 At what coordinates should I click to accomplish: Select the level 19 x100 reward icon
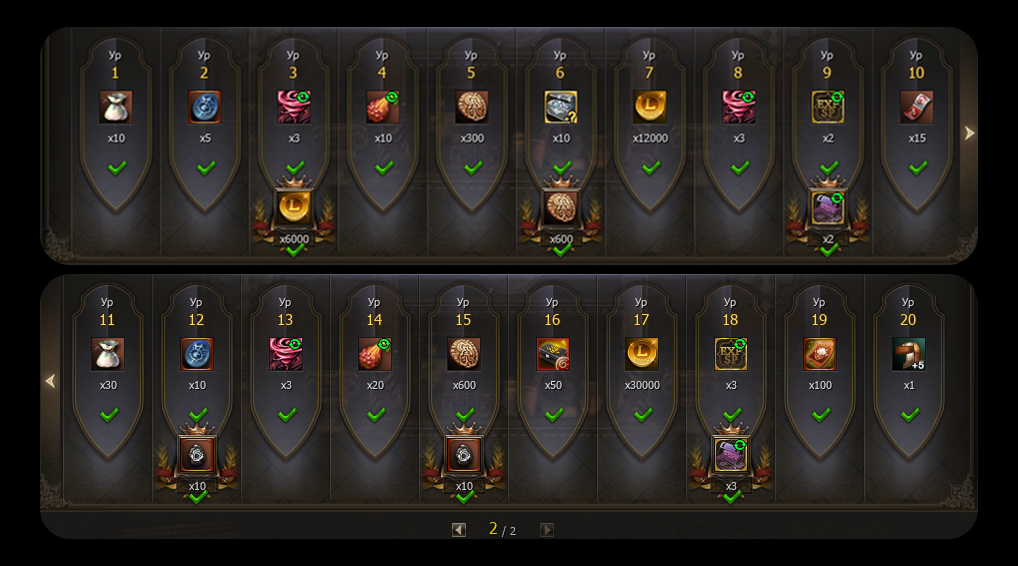point(819,354)
